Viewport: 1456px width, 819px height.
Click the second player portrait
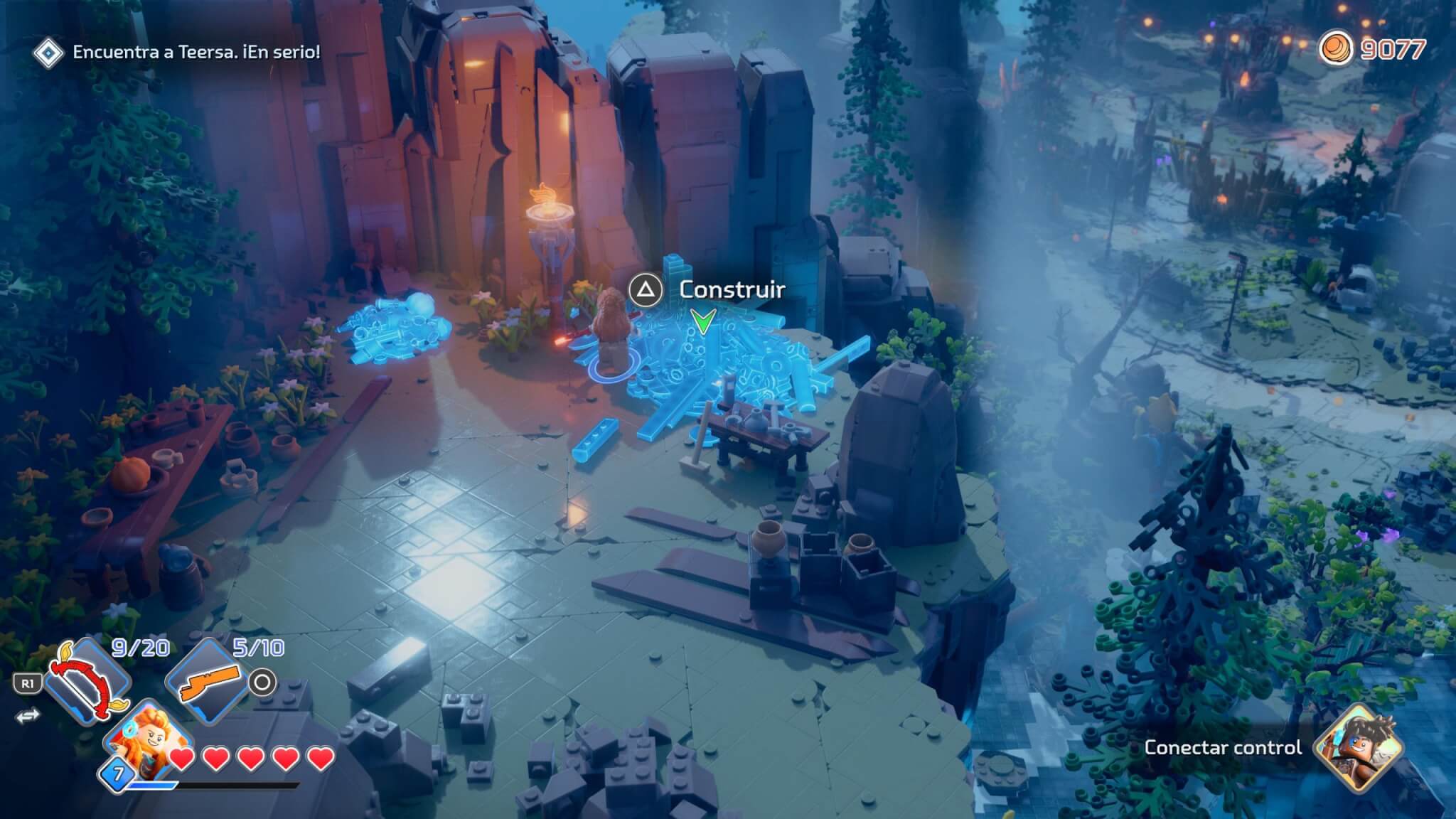1358,748
